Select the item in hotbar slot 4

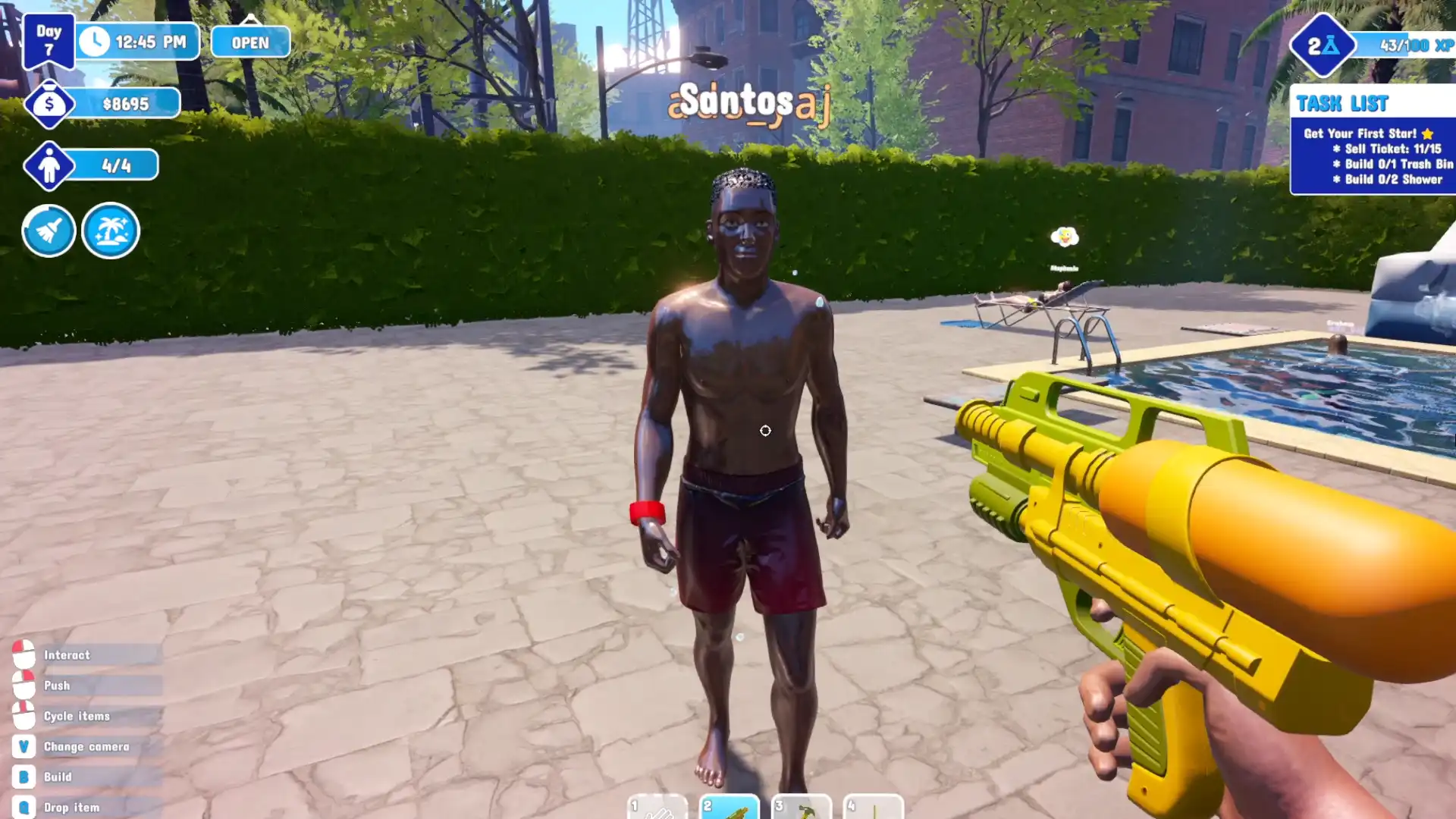click(x=874, y=808)
